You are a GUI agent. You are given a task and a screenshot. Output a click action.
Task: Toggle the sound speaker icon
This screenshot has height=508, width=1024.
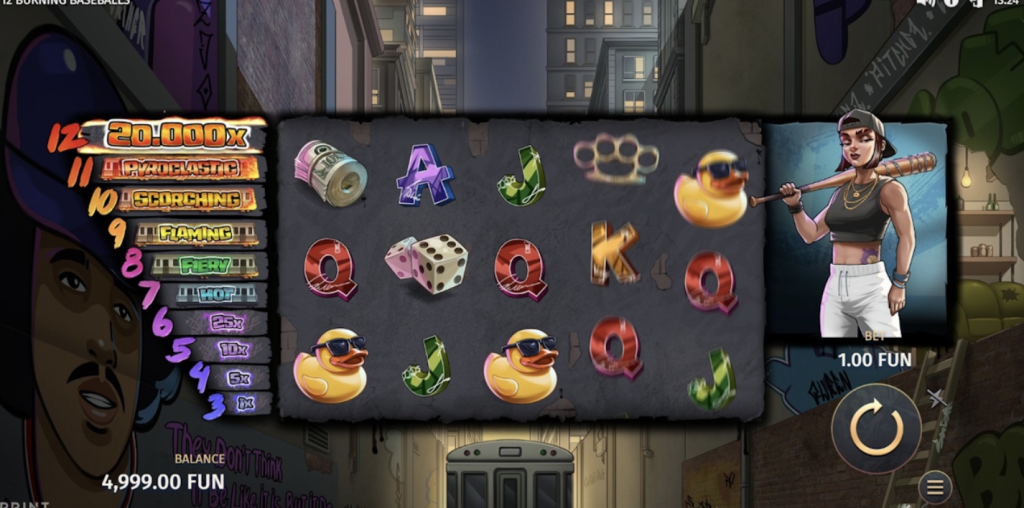point(925,3)
